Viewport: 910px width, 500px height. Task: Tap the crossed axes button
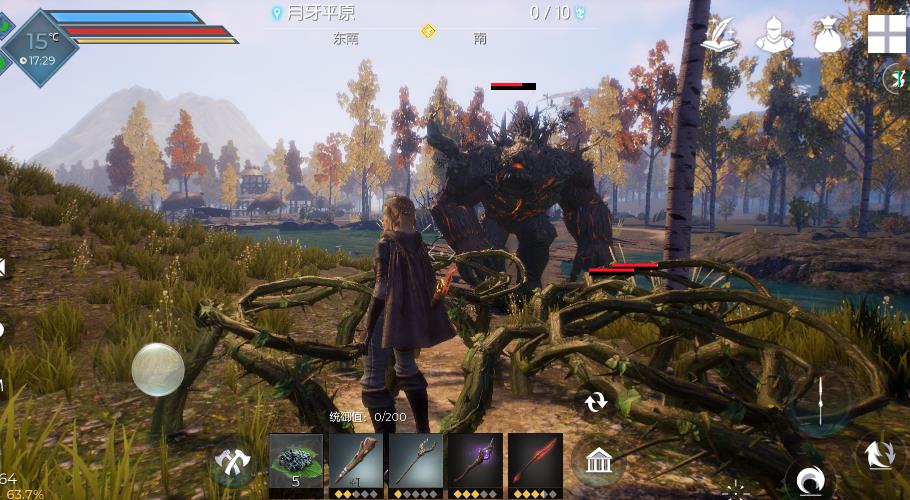(x=235, y=463)
